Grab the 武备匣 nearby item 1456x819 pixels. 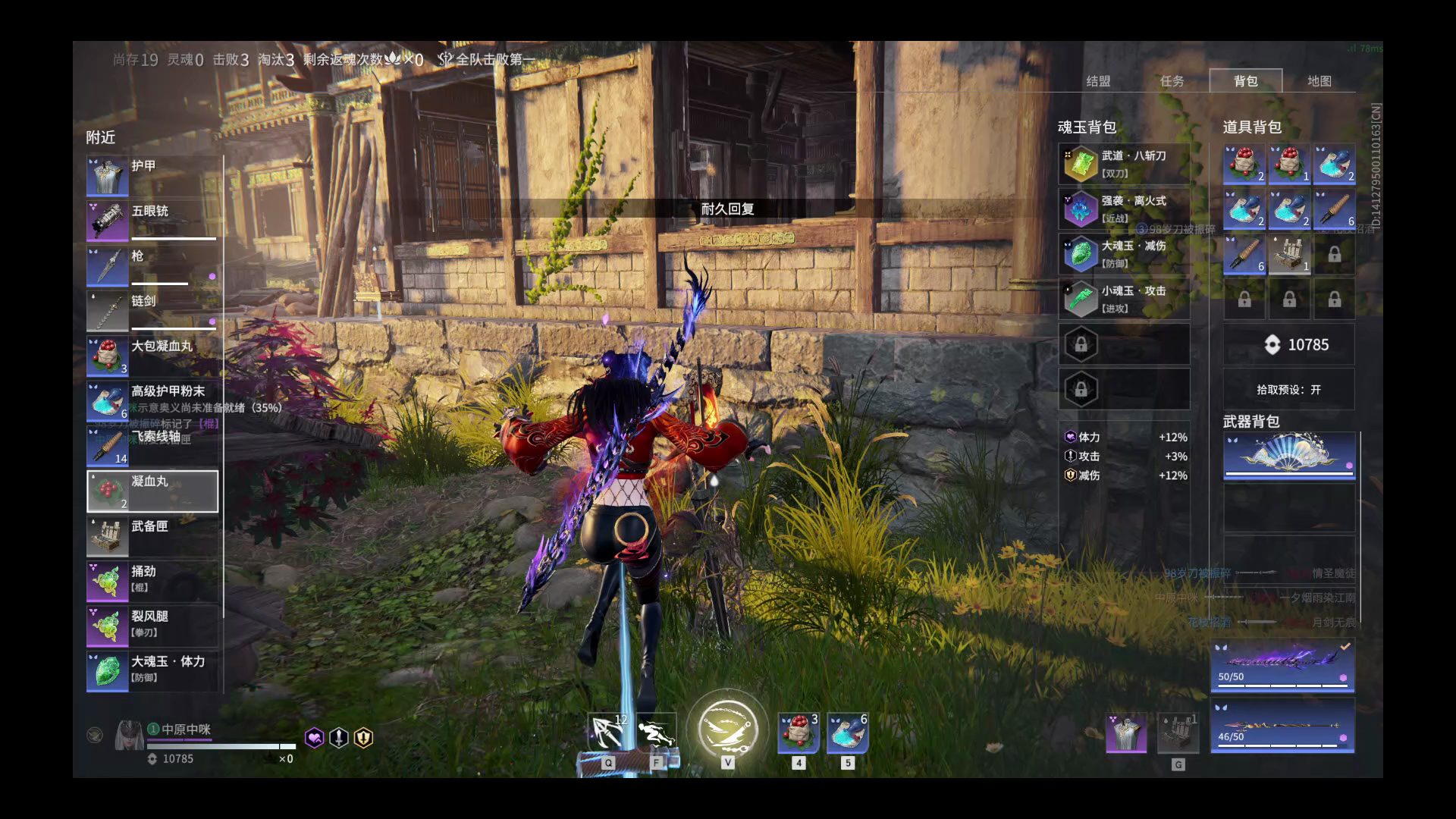tap(152, 536)
